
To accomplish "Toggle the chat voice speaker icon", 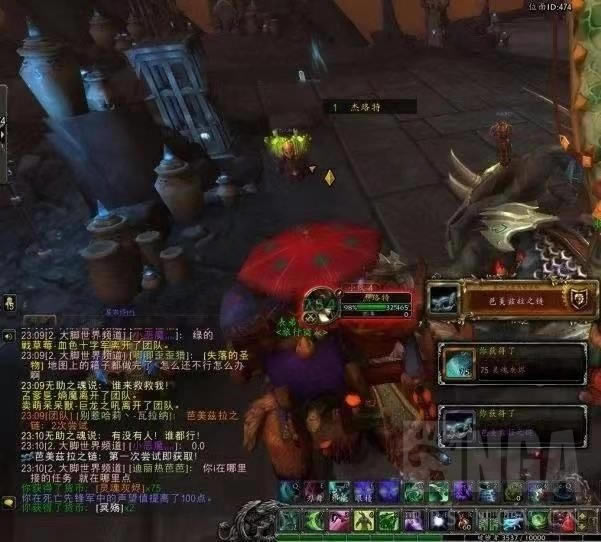I will (x=8, y=337).
